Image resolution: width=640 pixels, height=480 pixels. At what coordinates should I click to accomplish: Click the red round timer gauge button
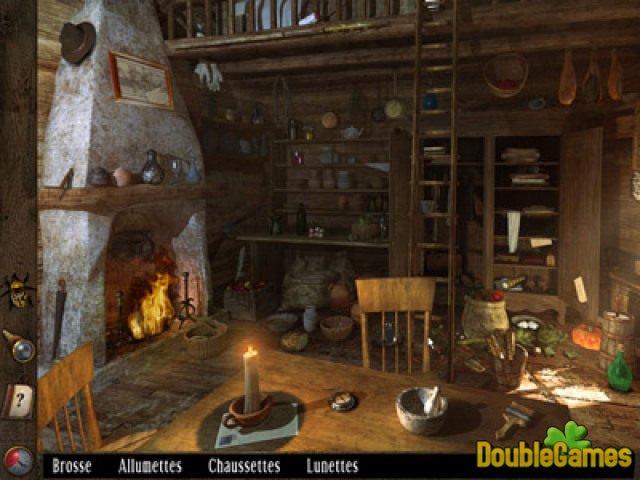pyautogui.click(x=18, y=460)
